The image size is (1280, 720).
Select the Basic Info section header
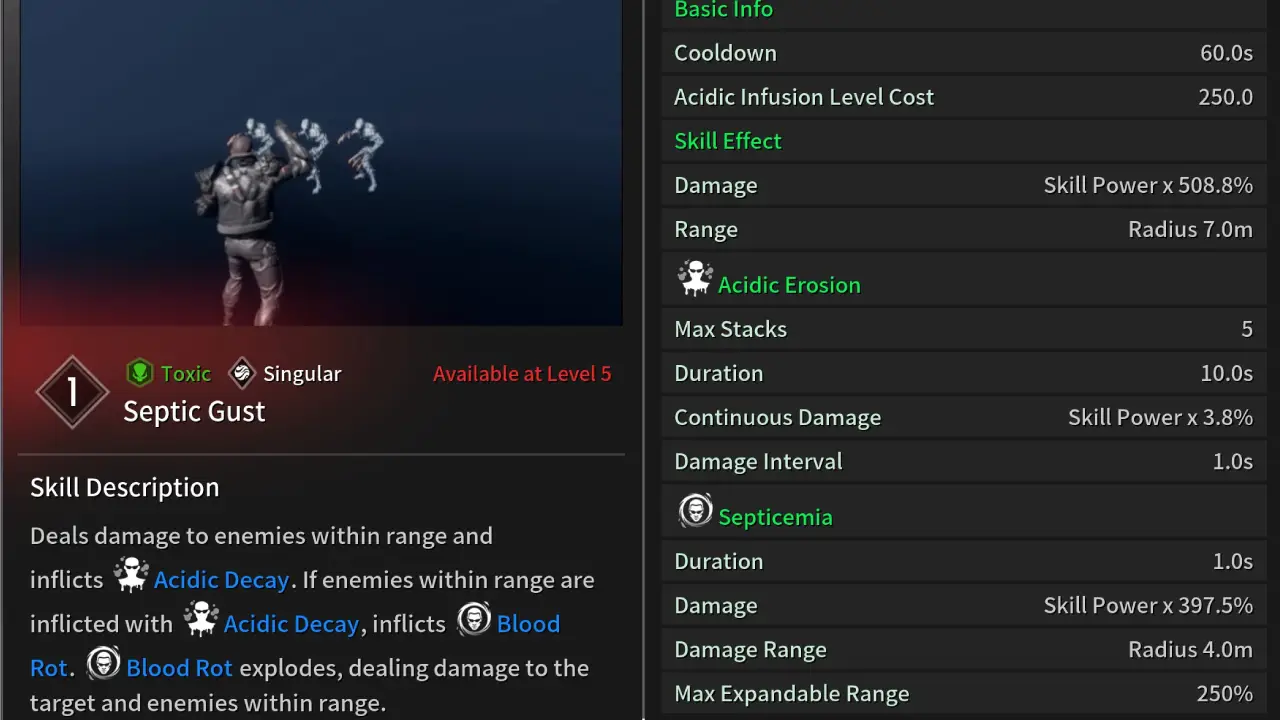[723, 10]
